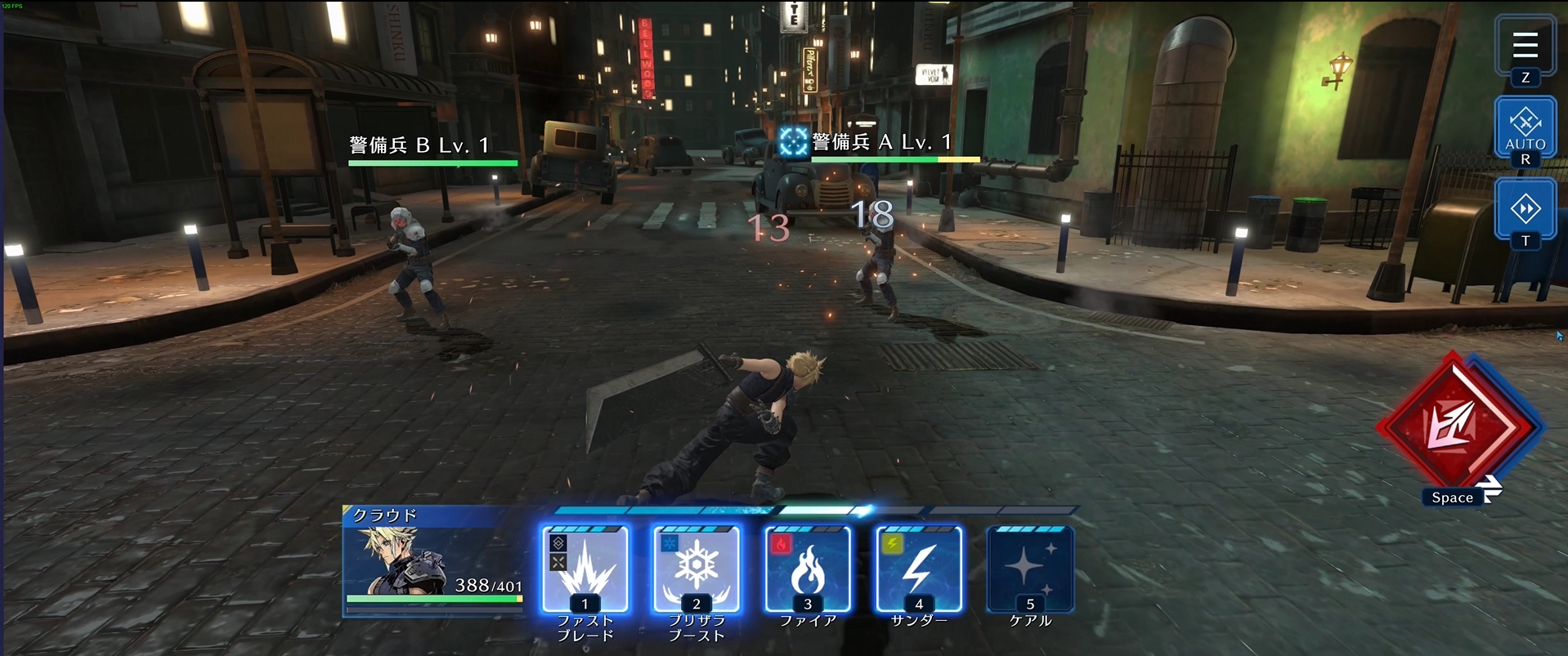
Task: Use the ファストブレード ability
Action: [x=585, y=569]
